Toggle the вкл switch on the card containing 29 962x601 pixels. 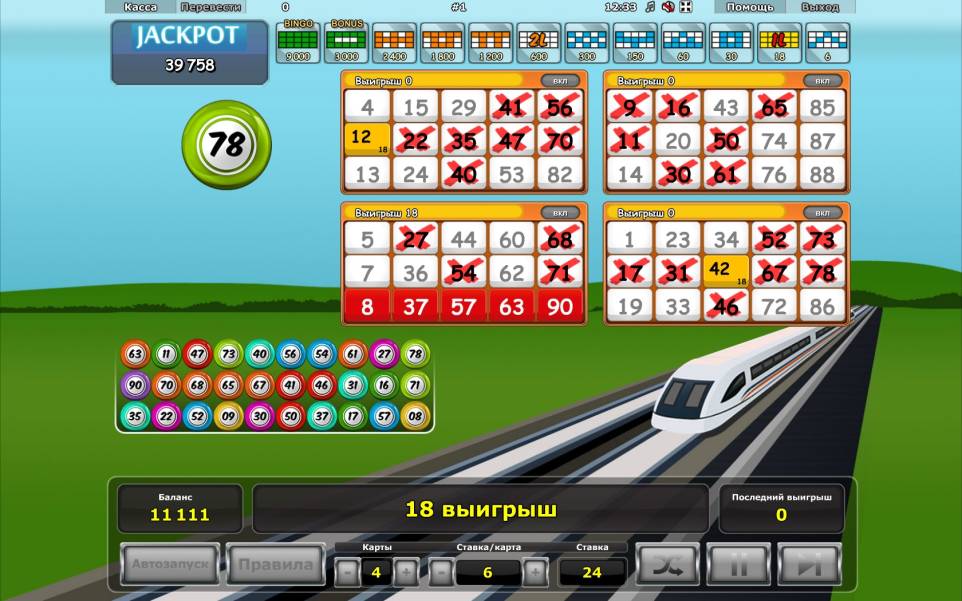pos(560,80)
